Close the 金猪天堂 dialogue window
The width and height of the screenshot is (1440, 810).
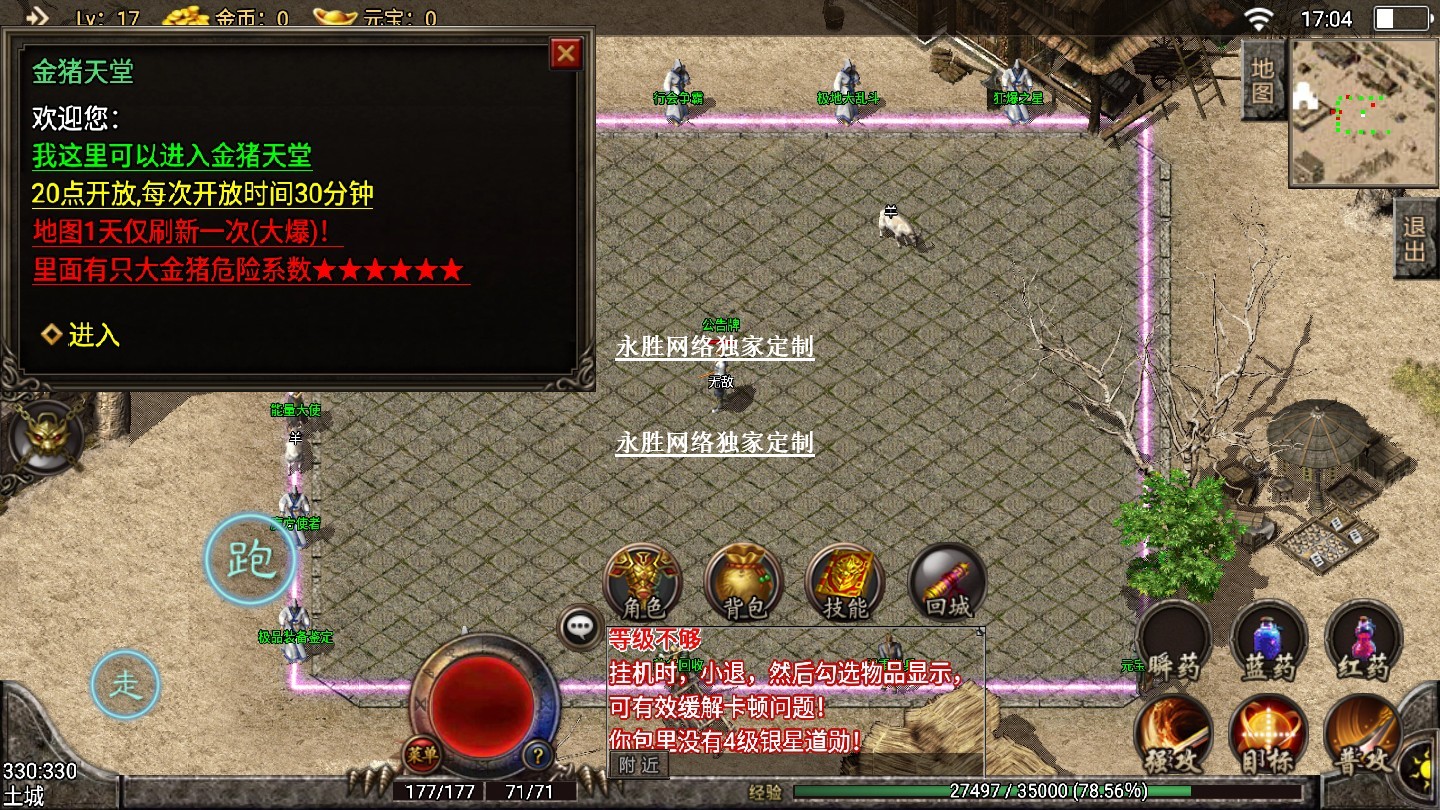pyautogui.click(x=566, y=53)
